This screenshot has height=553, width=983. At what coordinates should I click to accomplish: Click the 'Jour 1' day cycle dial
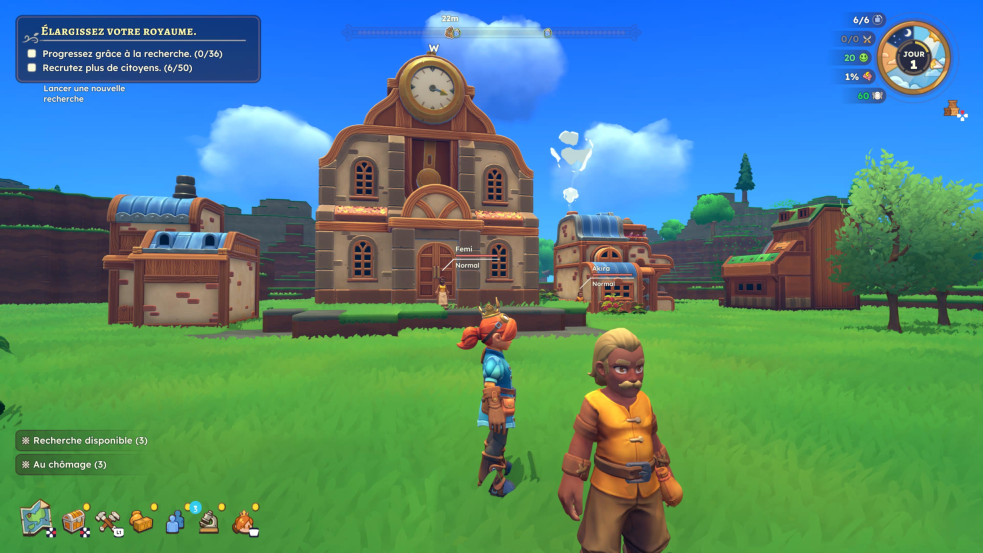pyautogui.click(x=913, y=58)
